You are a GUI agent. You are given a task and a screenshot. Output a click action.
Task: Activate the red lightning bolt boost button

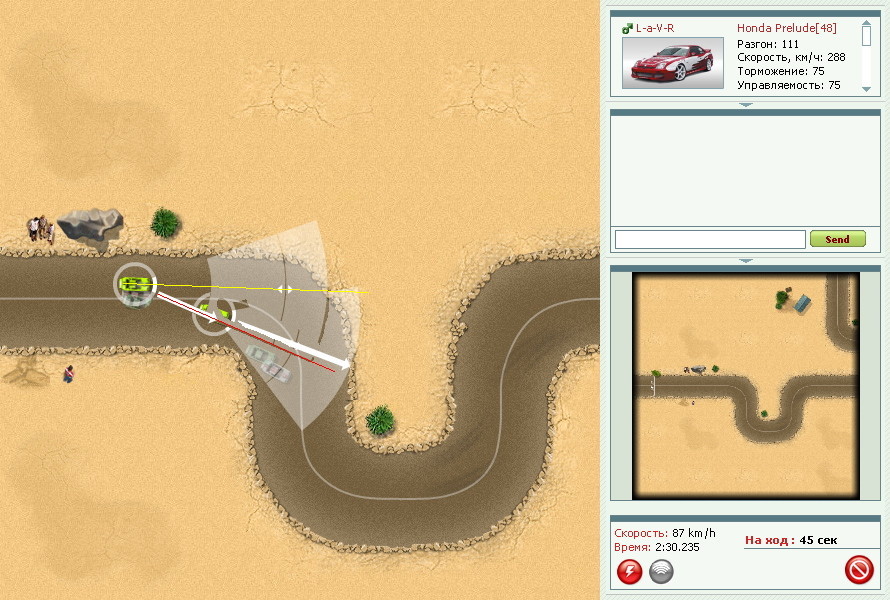pyautogui.click(x=629, y=571)
